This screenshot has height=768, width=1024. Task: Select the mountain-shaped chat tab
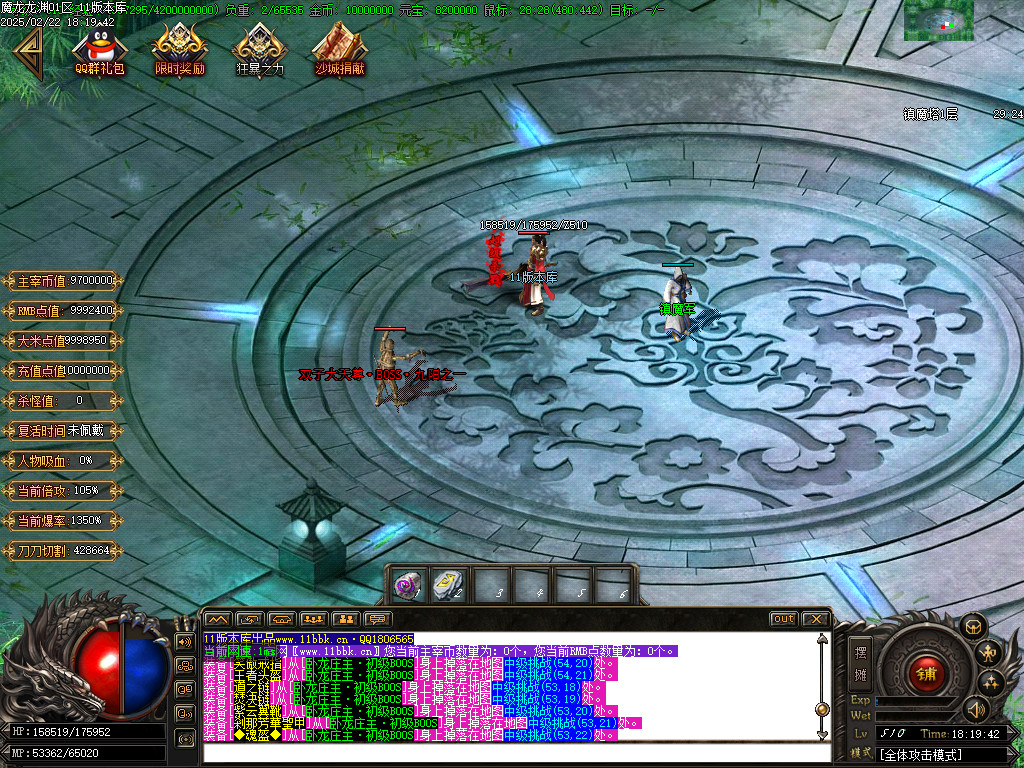(x=218, y=619)
